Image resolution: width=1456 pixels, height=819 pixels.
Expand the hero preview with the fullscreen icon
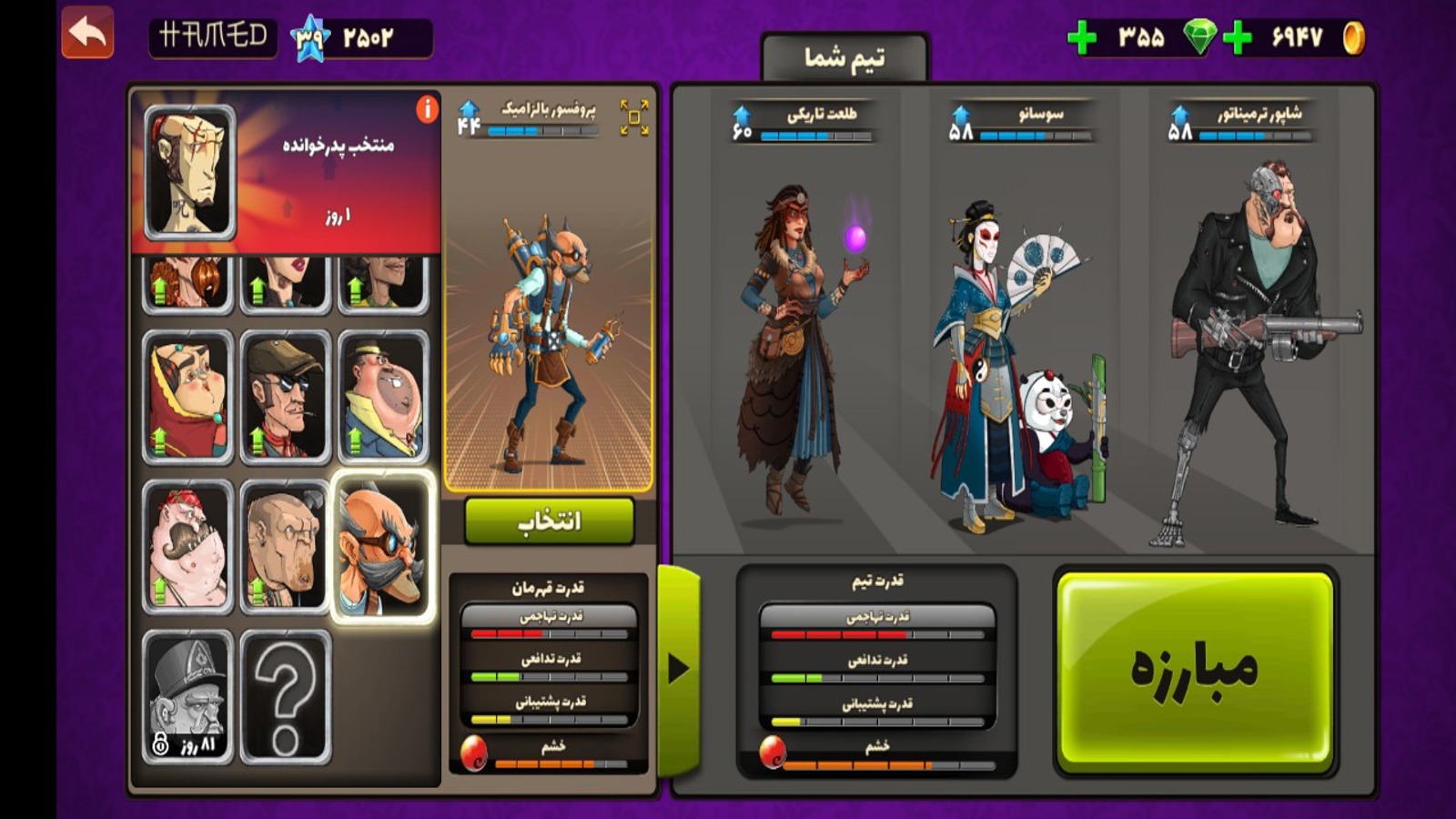click(634, 117)
